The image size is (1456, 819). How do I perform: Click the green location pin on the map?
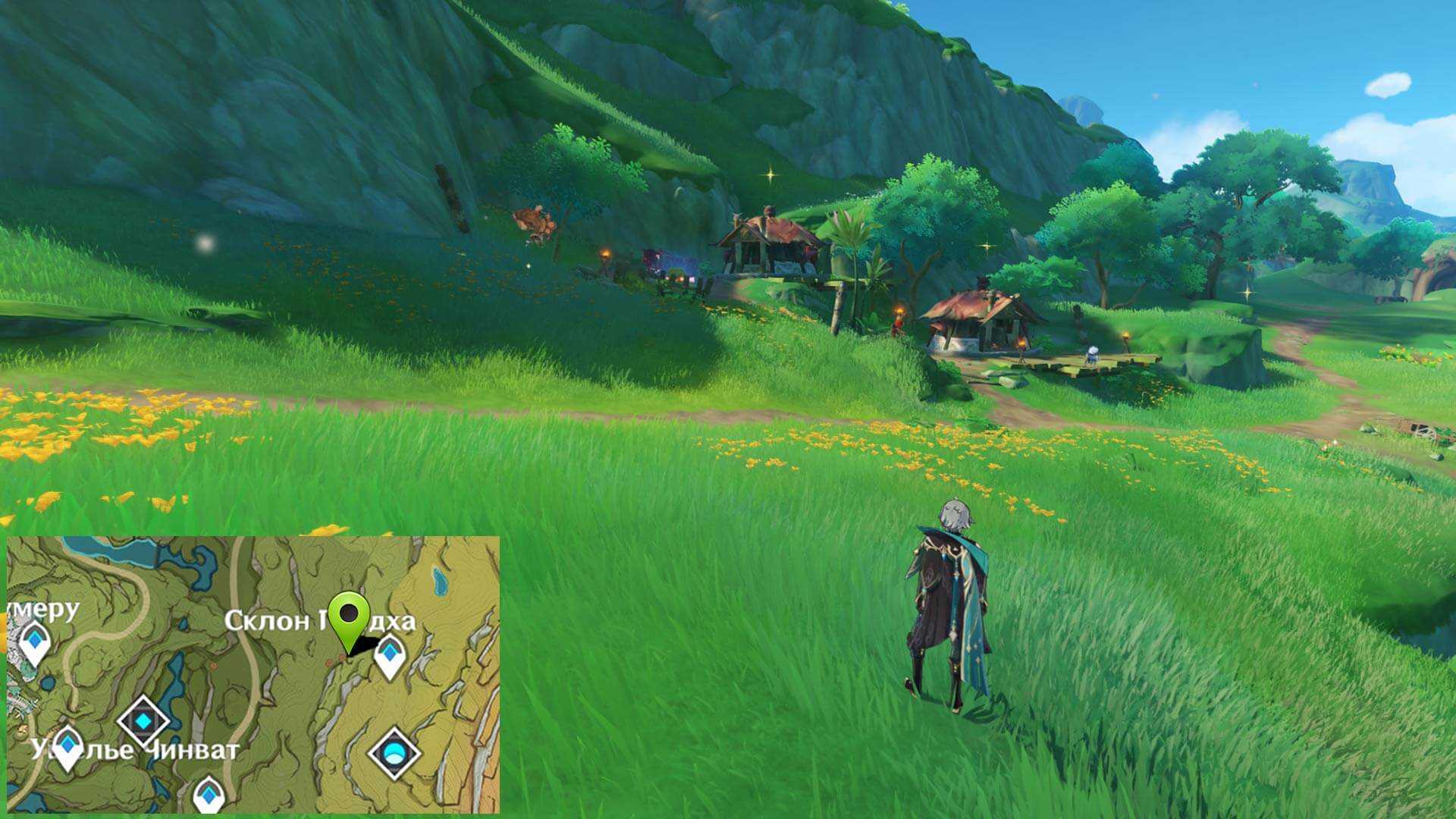pyautogui.click(x=350, y=617)
